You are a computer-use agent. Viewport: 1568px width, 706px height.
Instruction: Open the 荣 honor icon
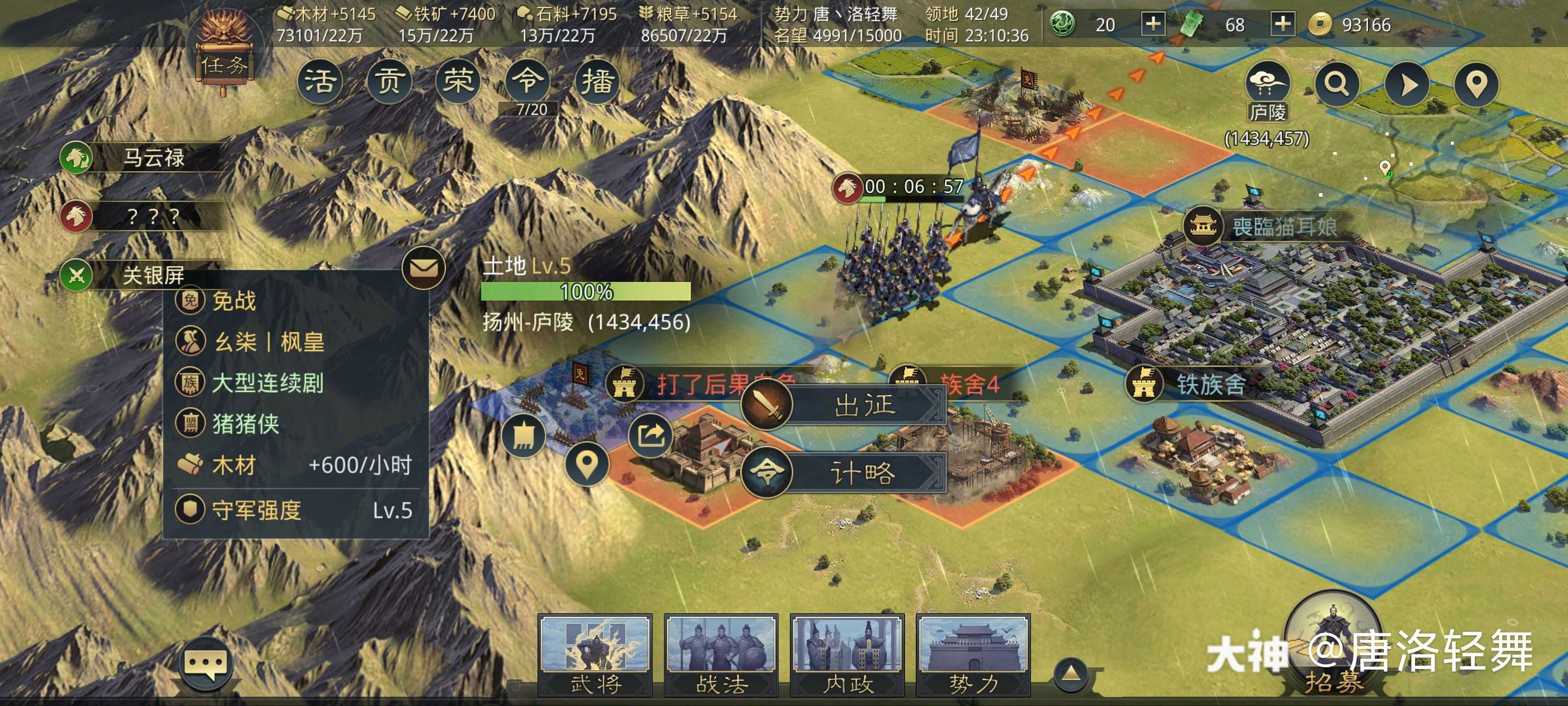[x=458, y=81]
